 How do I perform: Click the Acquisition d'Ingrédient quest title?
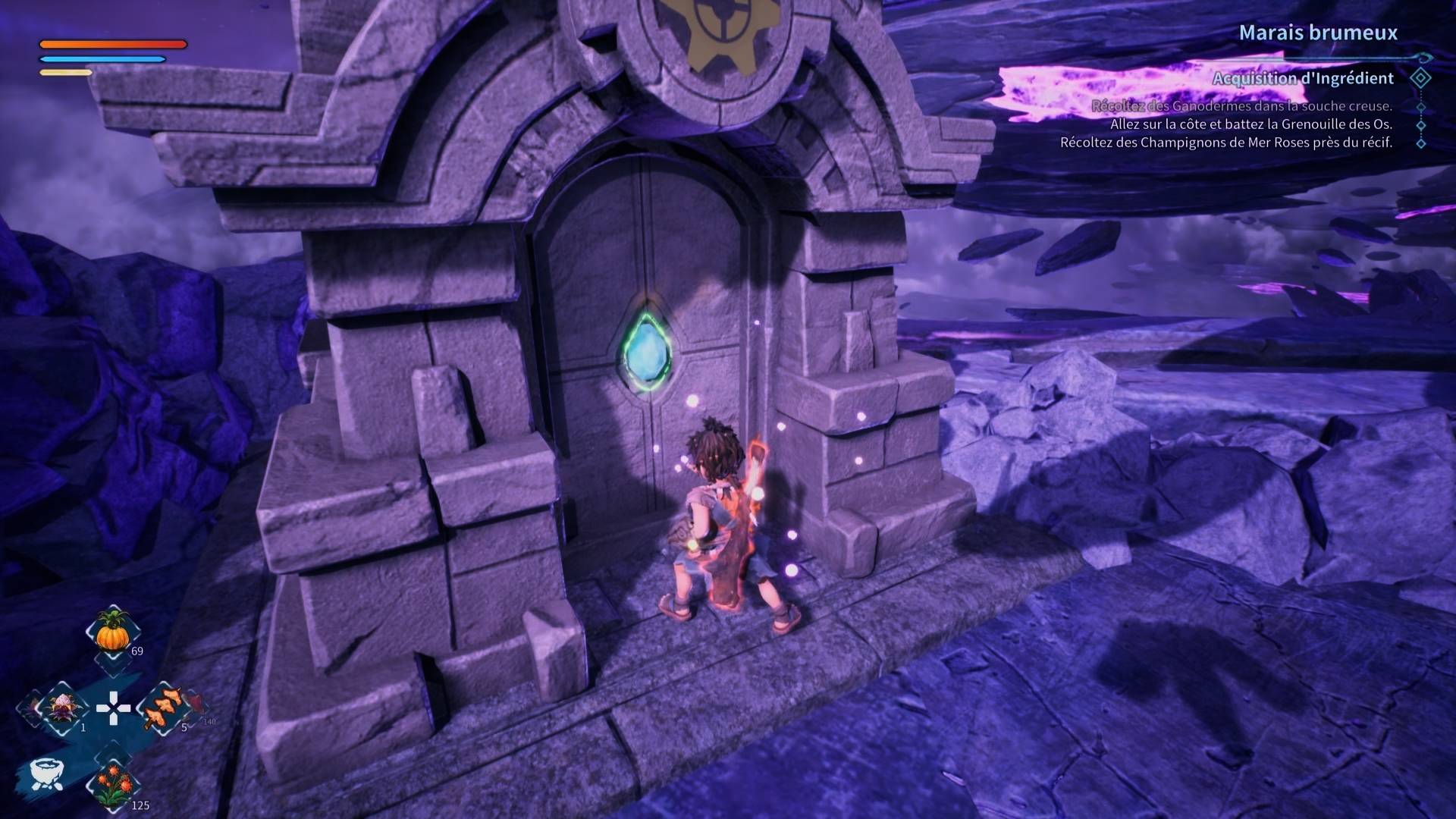[x=1302, y=78]
